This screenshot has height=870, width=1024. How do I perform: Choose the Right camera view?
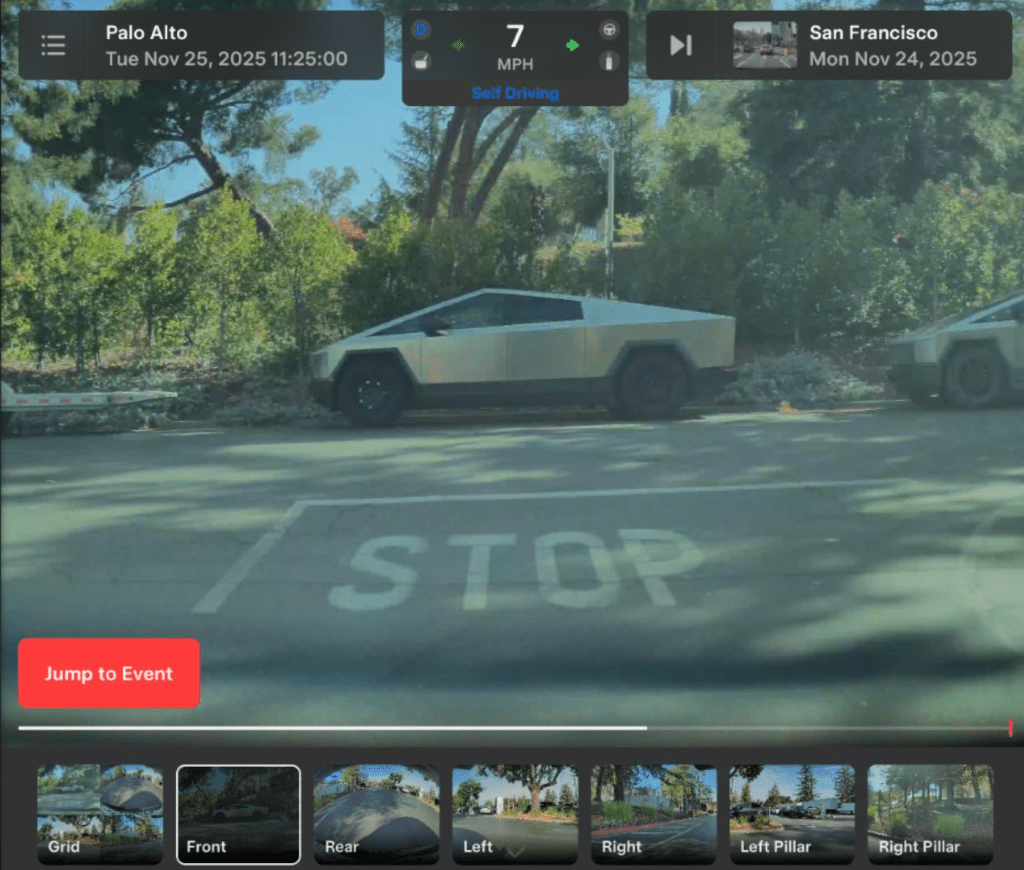(x=653, y=814)
